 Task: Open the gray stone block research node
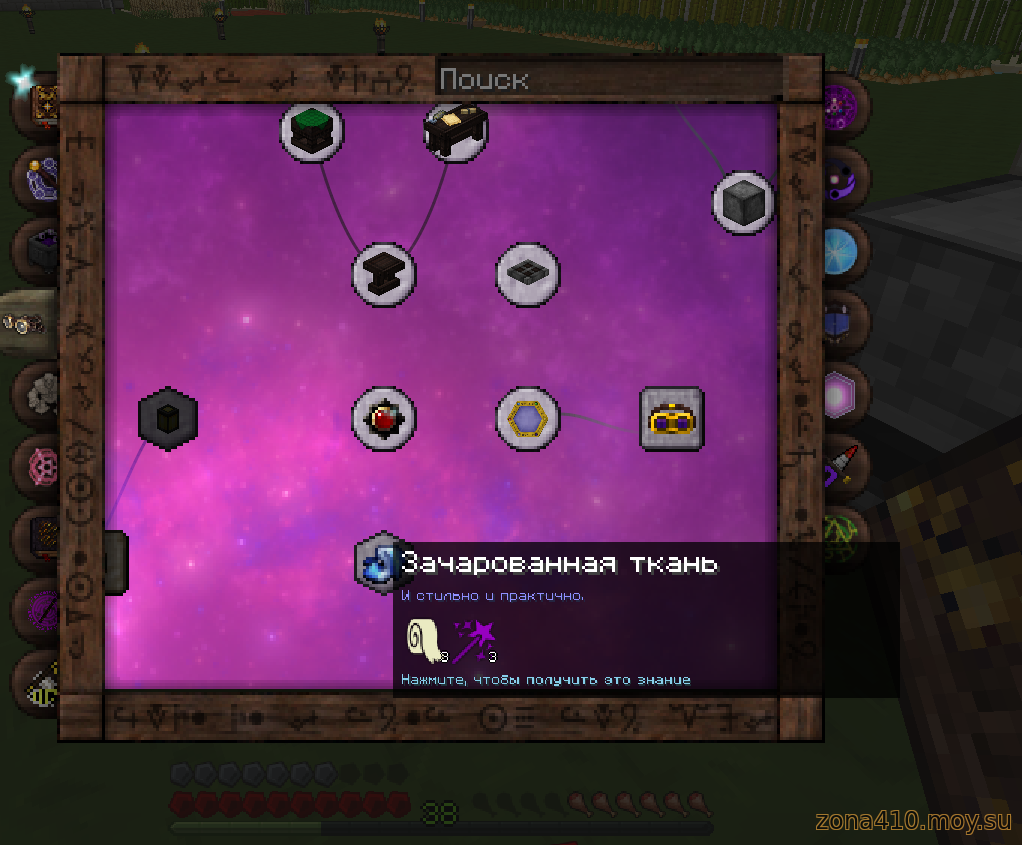(x=743, y=203)
